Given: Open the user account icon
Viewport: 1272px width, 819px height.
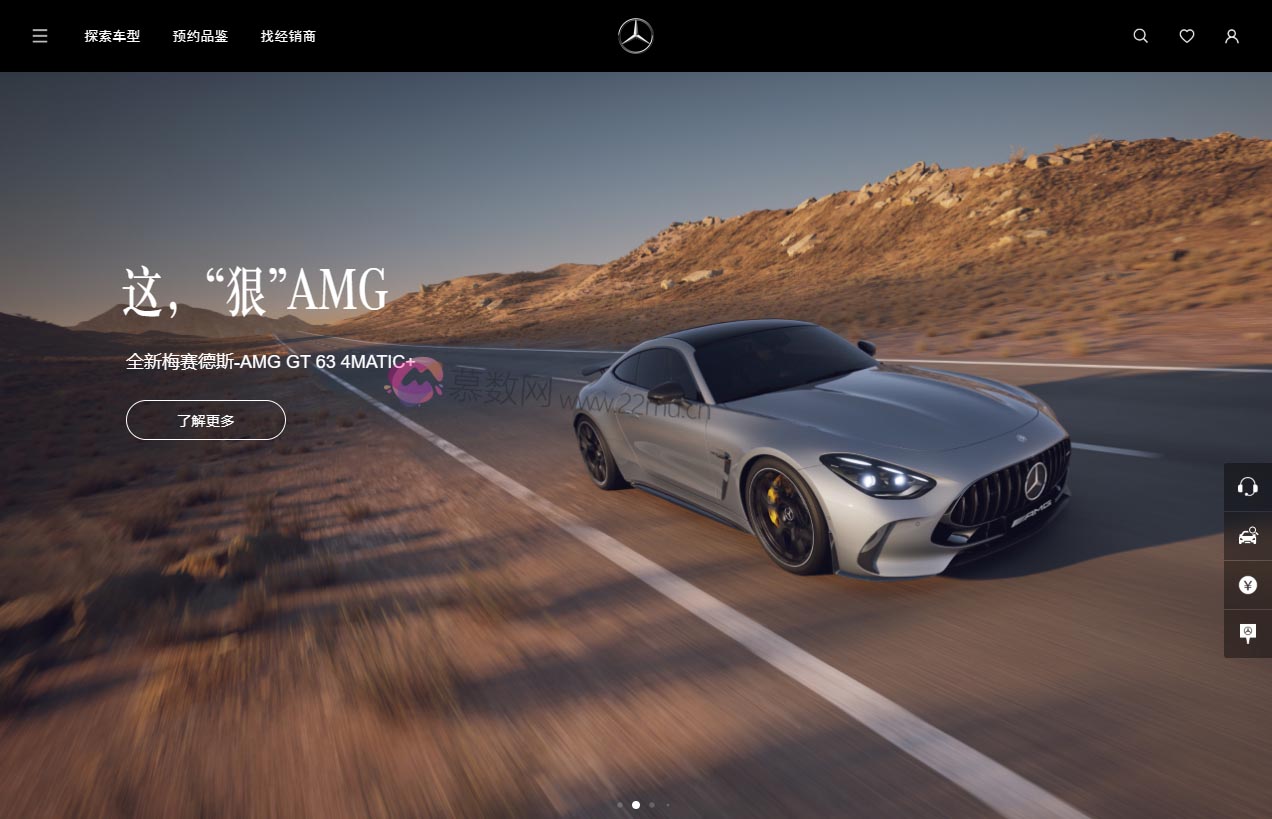Looking at the screenshot, I should click(1231, 36).
